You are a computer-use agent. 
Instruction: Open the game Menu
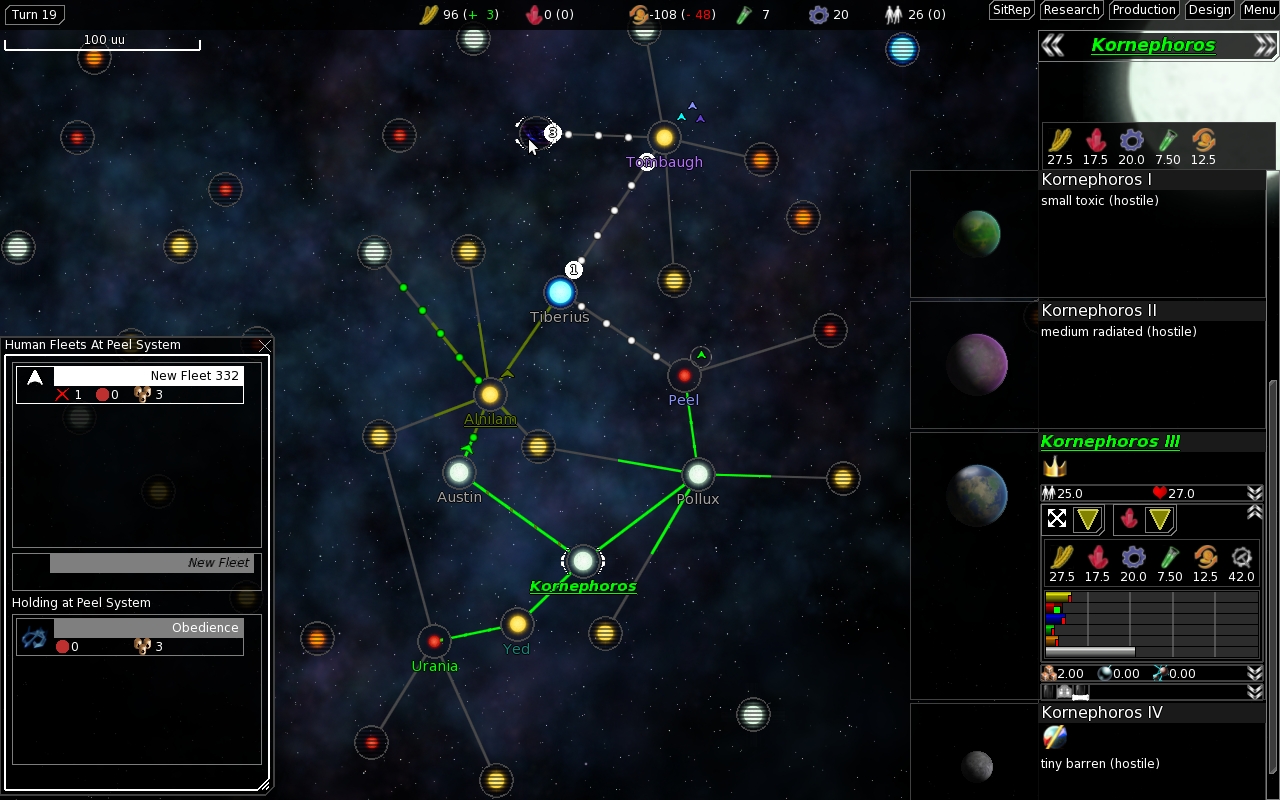[x=1259, y=10]
